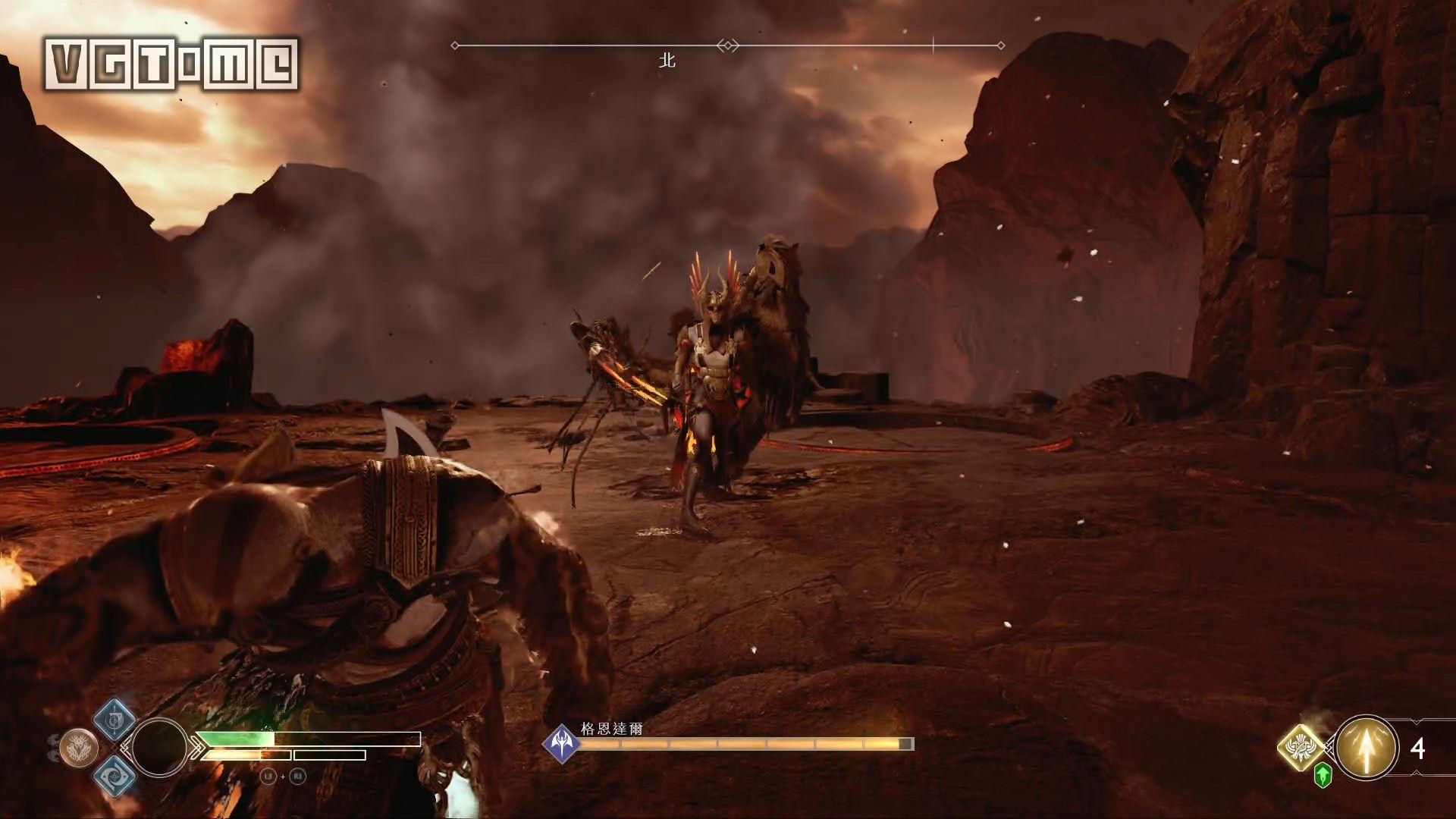Select the bronze talisman medallion icon

(78, 748)
